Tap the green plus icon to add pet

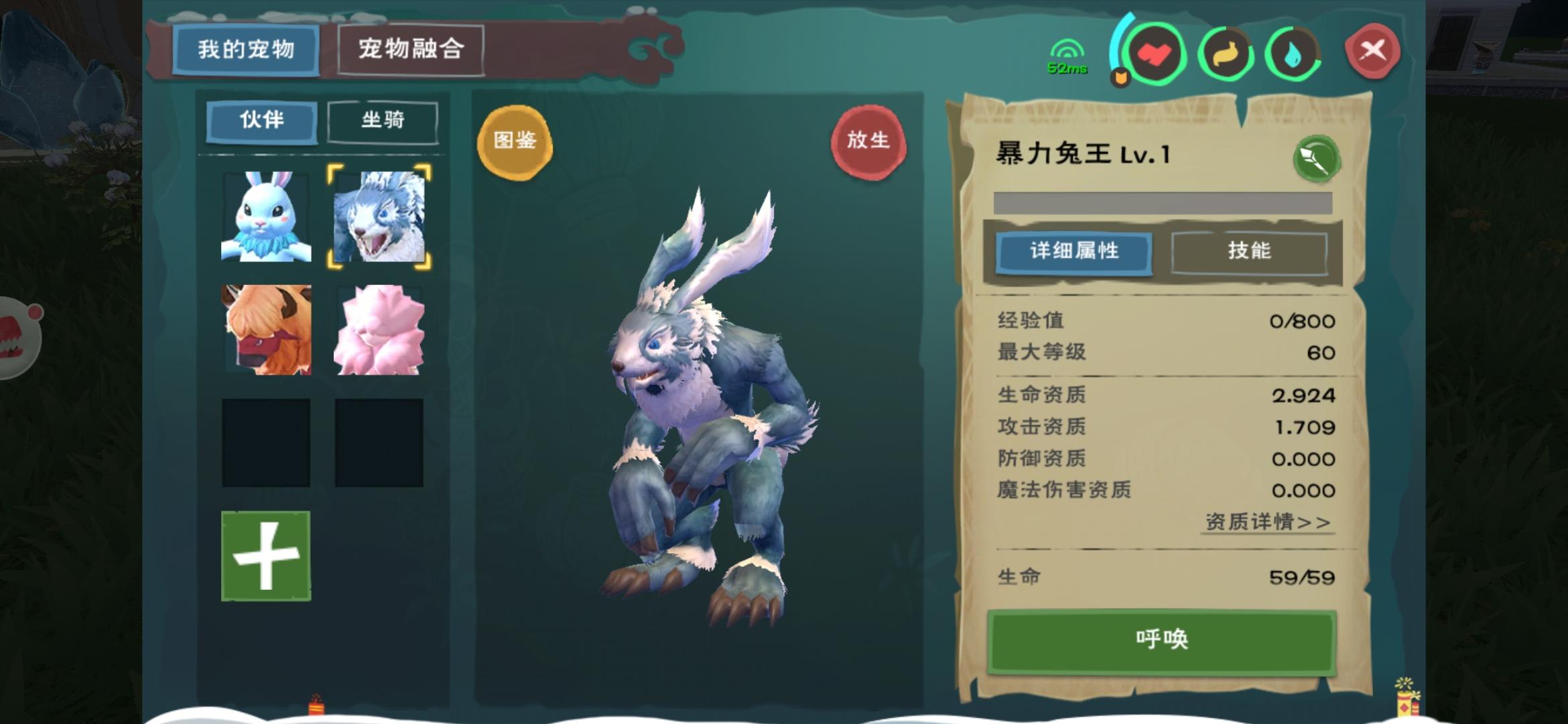266,554
